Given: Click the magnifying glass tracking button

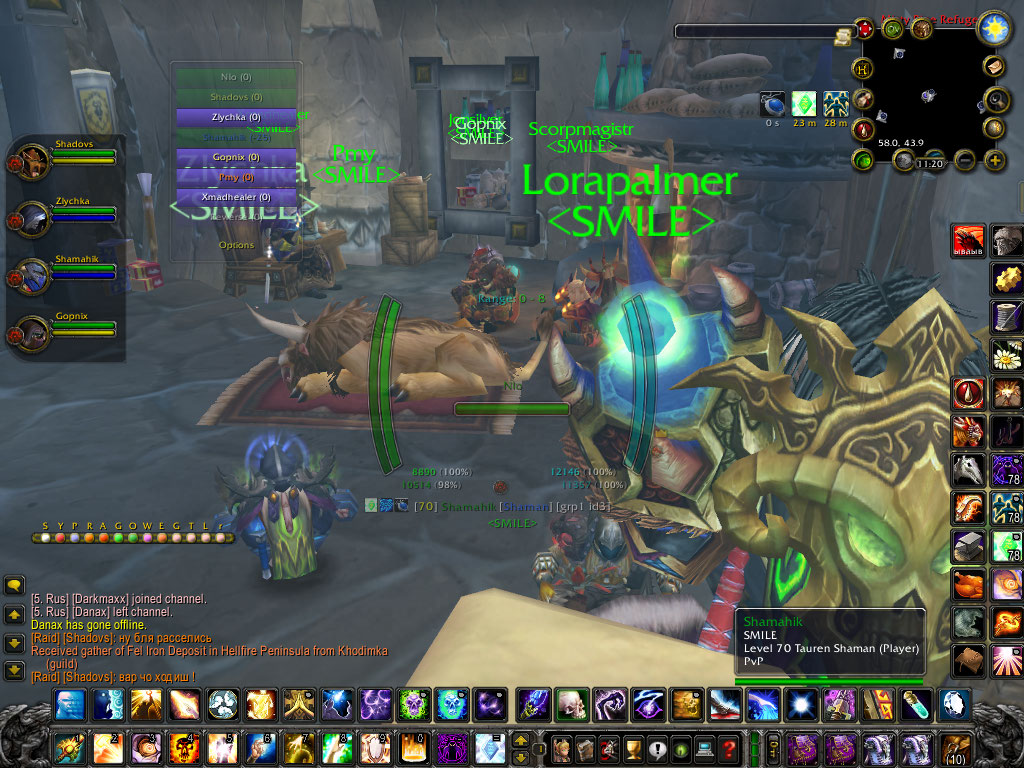Looking at the screenshot, I should (996, 98).
